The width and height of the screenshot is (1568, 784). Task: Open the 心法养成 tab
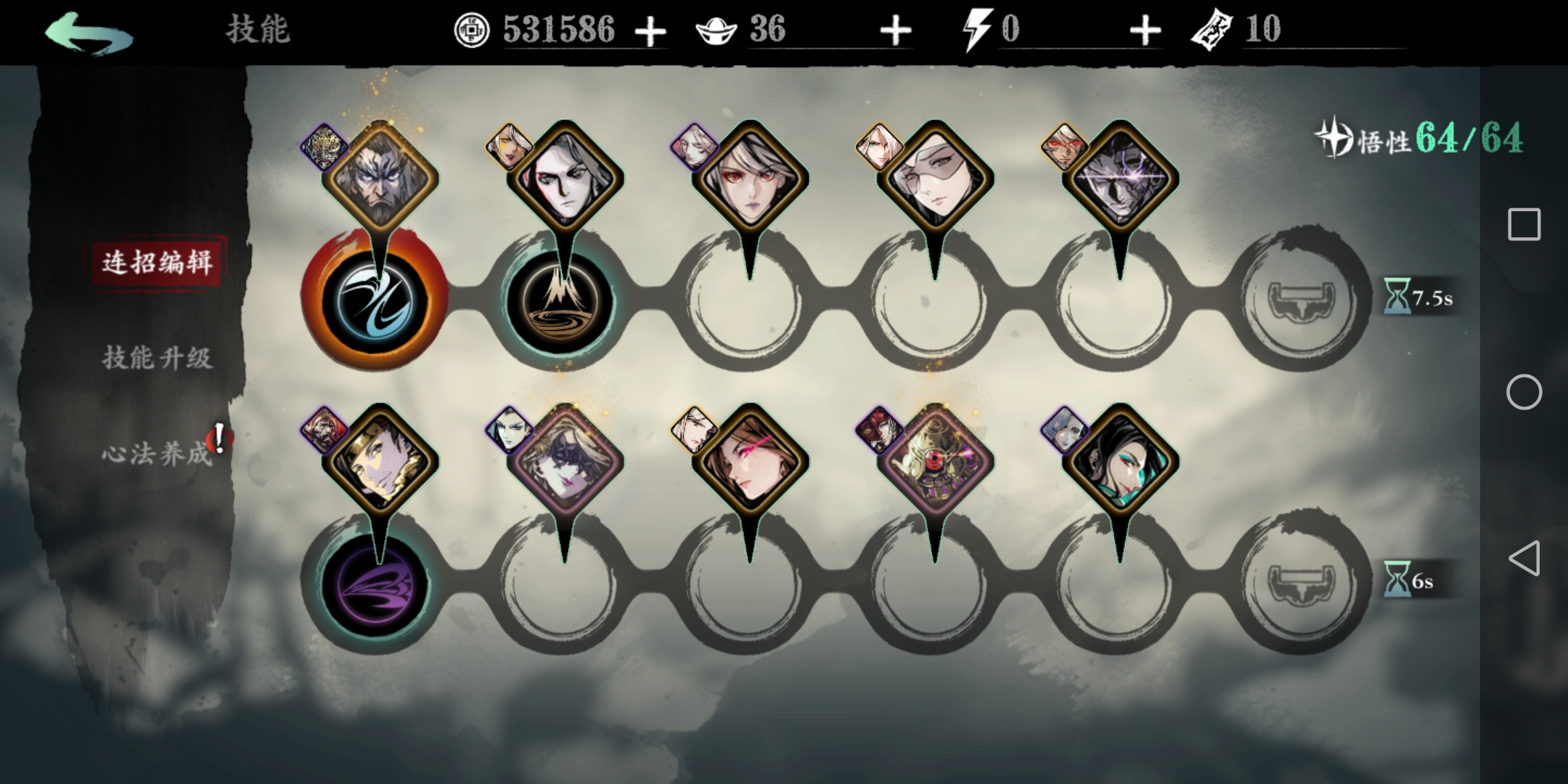tap(155, 454)
